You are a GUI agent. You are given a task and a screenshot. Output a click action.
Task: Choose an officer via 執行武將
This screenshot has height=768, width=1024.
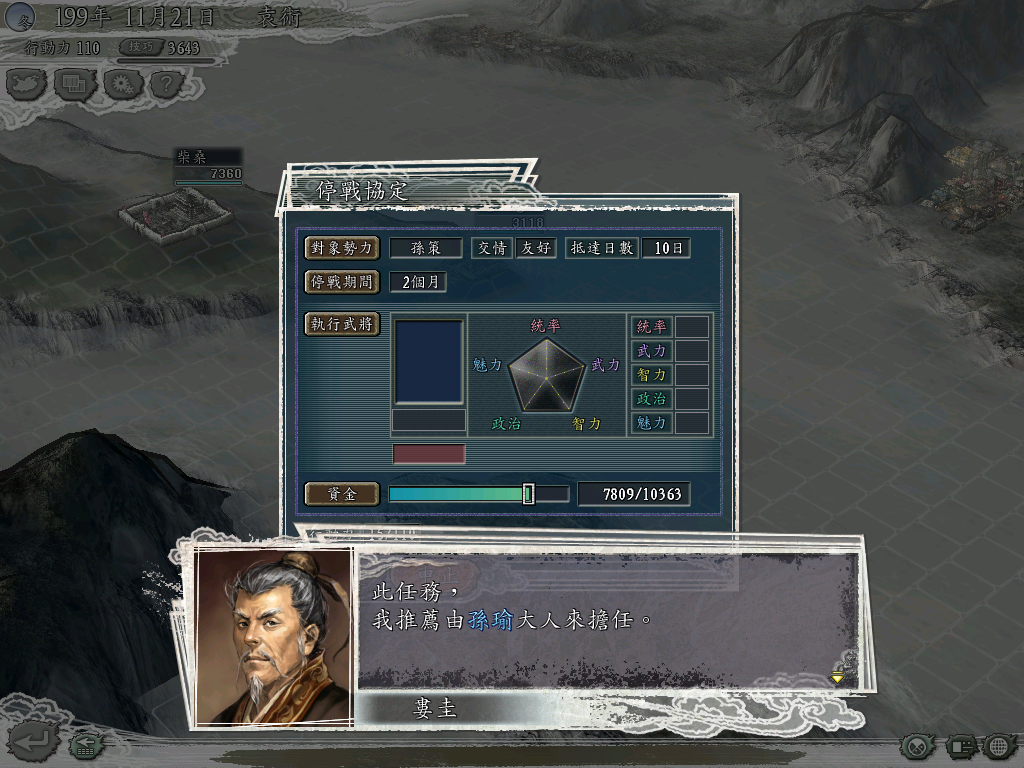point(342,324)
